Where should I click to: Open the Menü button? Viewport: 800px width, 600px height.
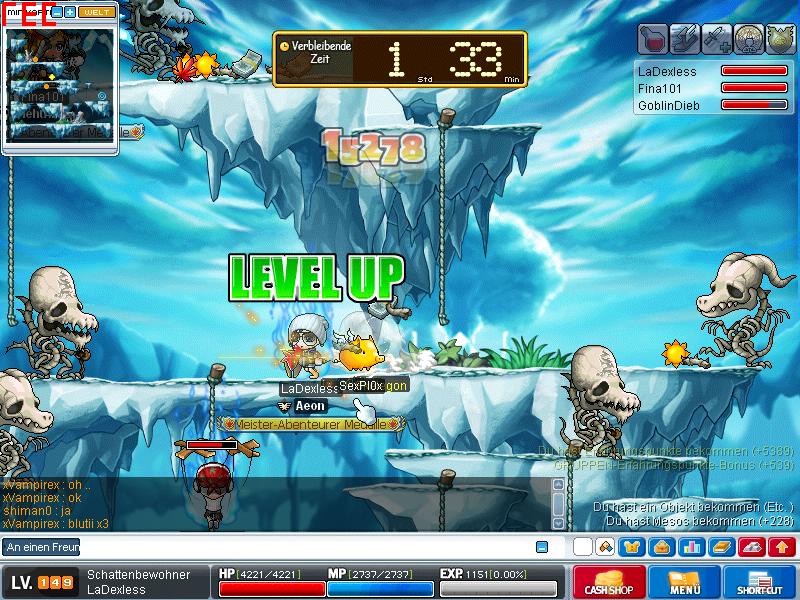(x=685, y=582)
